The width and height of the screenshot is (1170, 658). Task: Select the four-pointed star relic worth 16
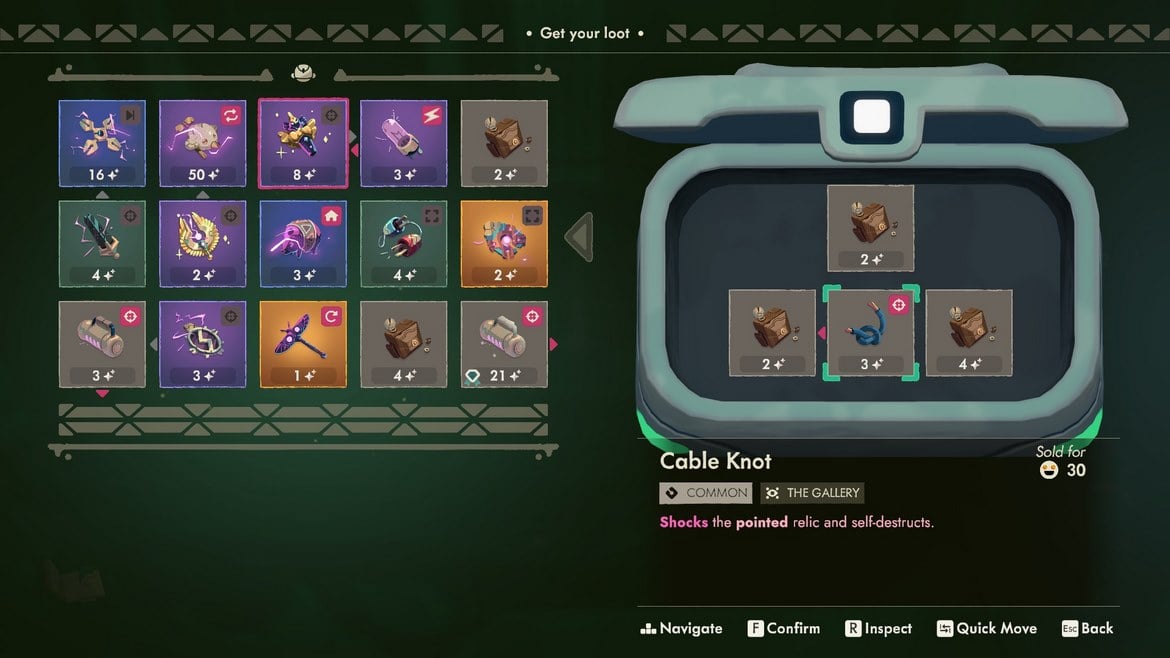click(x=102, y=143)
